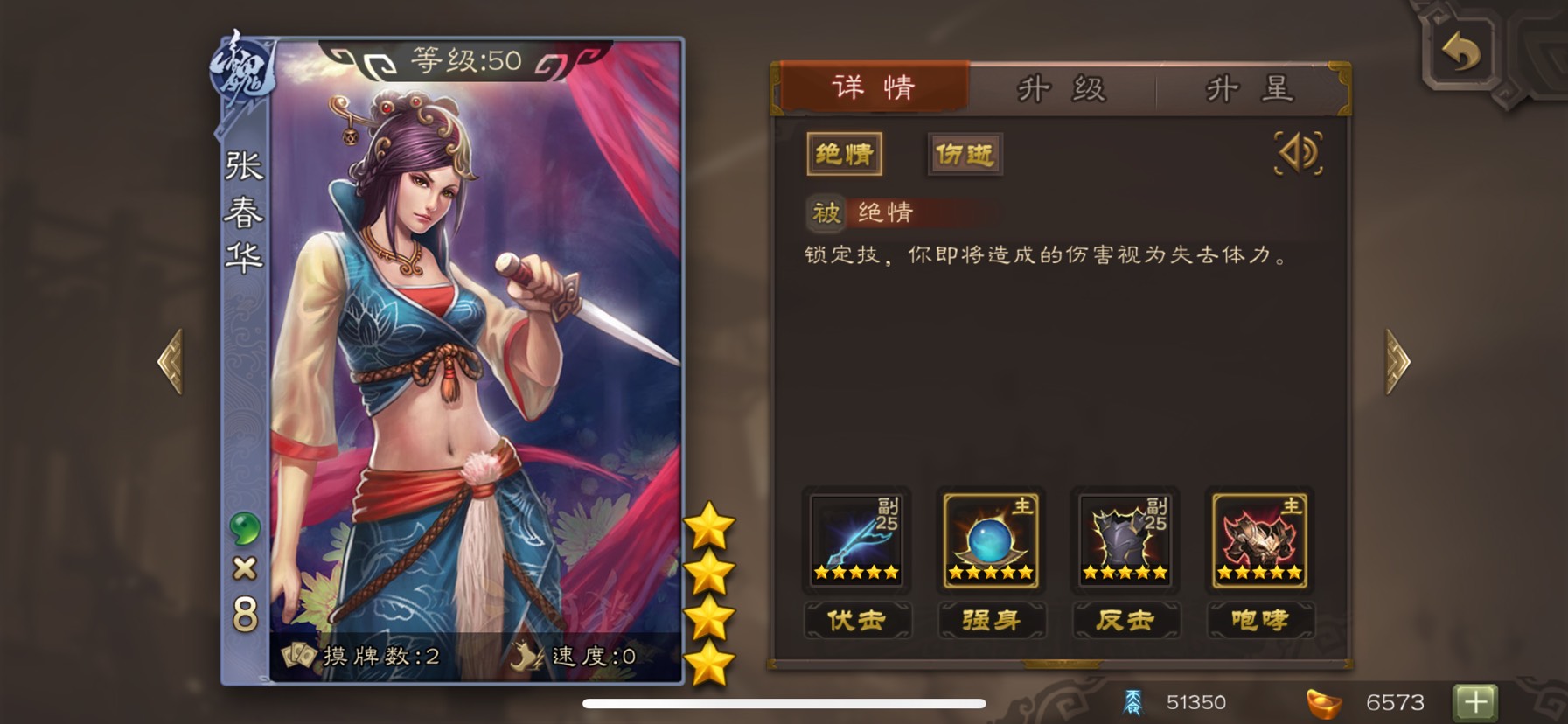Switch to the 详情 details tab

[x=873, y=87]
